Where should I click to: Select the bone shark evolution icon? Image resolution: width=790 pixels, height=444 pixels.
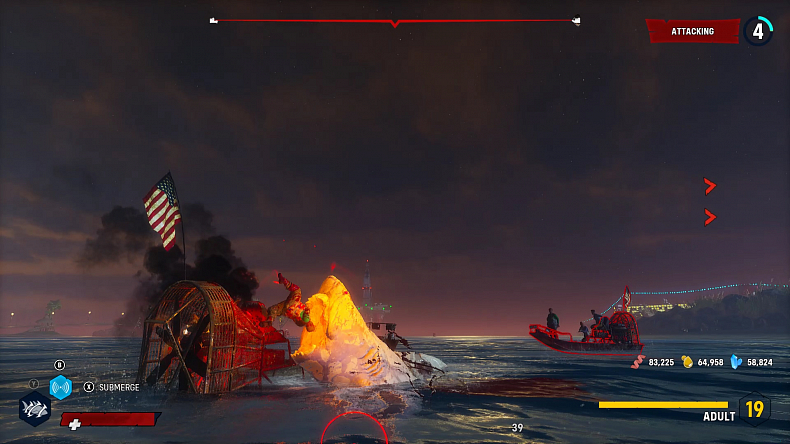click(34, 409)
